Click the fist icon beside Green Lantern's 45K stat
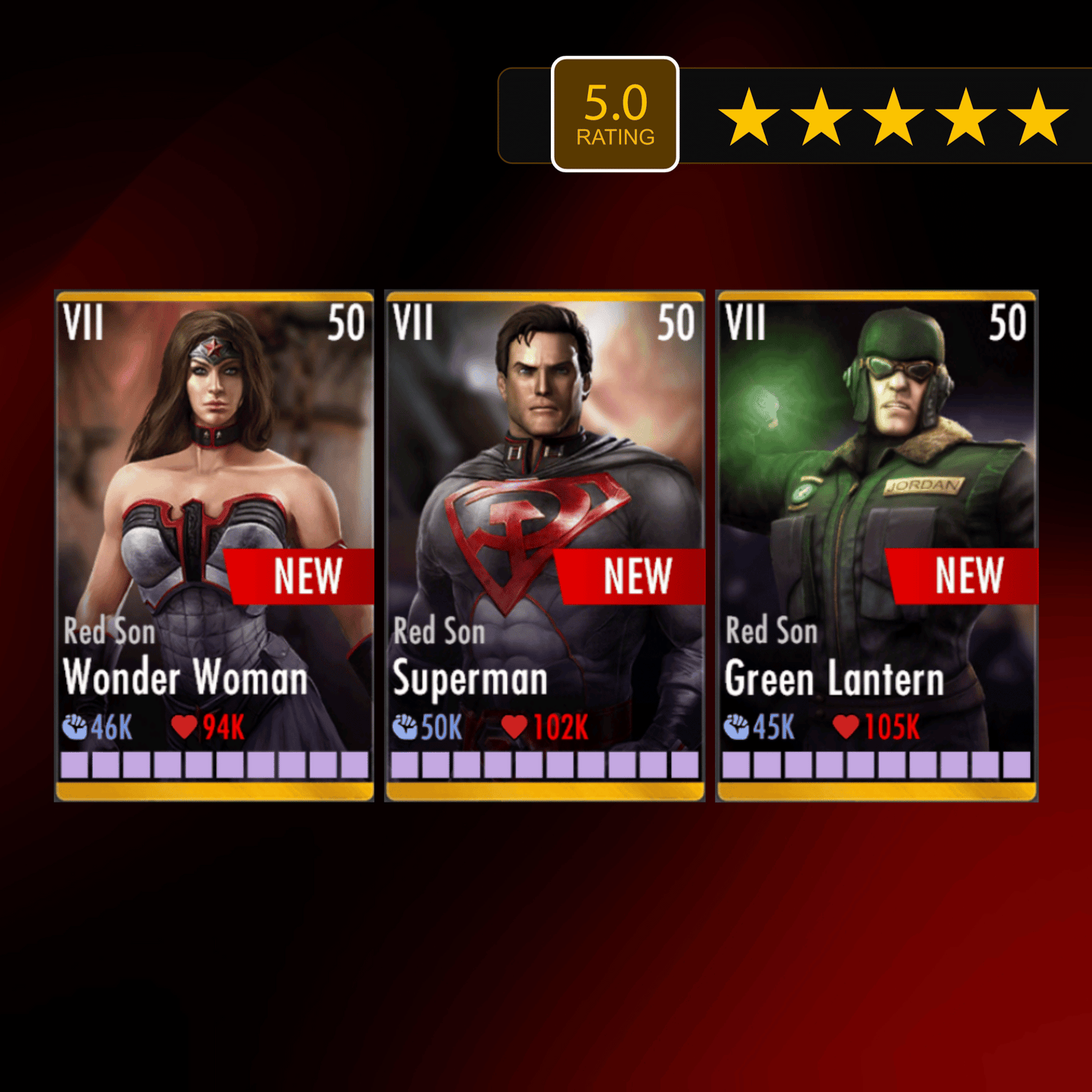1092x1092 pixels. point(738,728)
